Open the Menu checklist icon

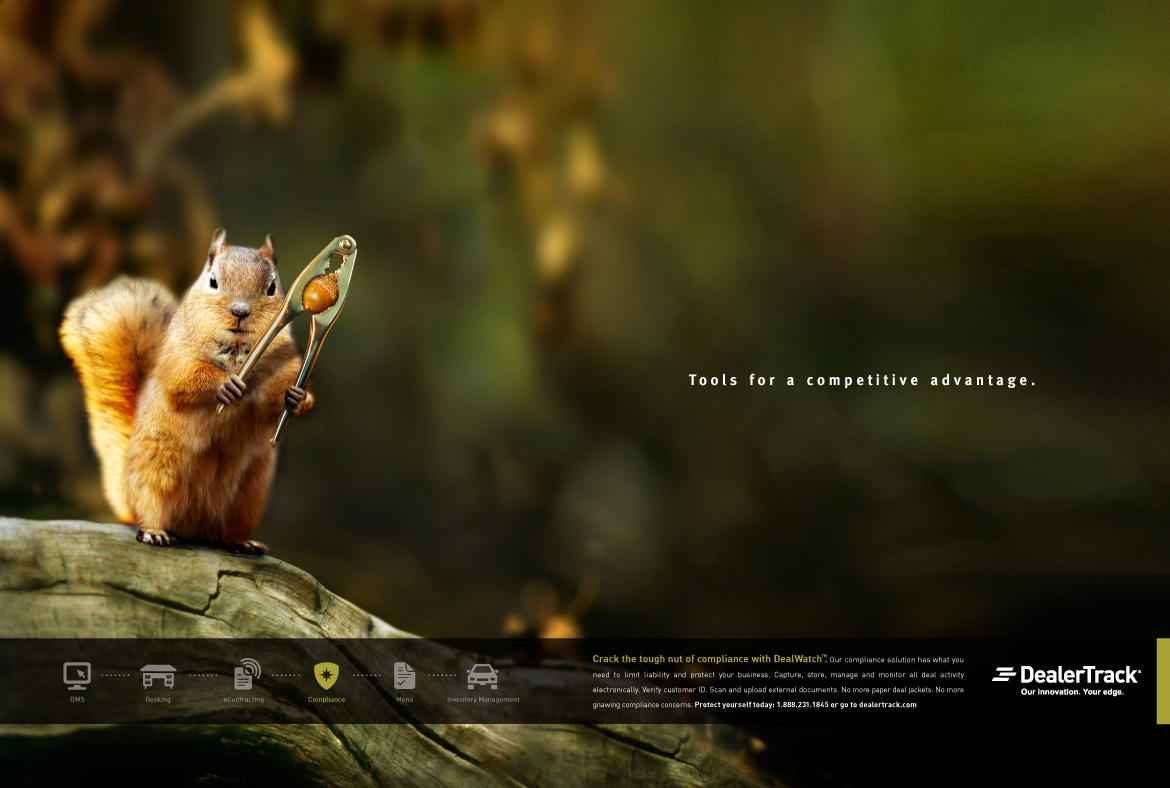click(404, 676)
